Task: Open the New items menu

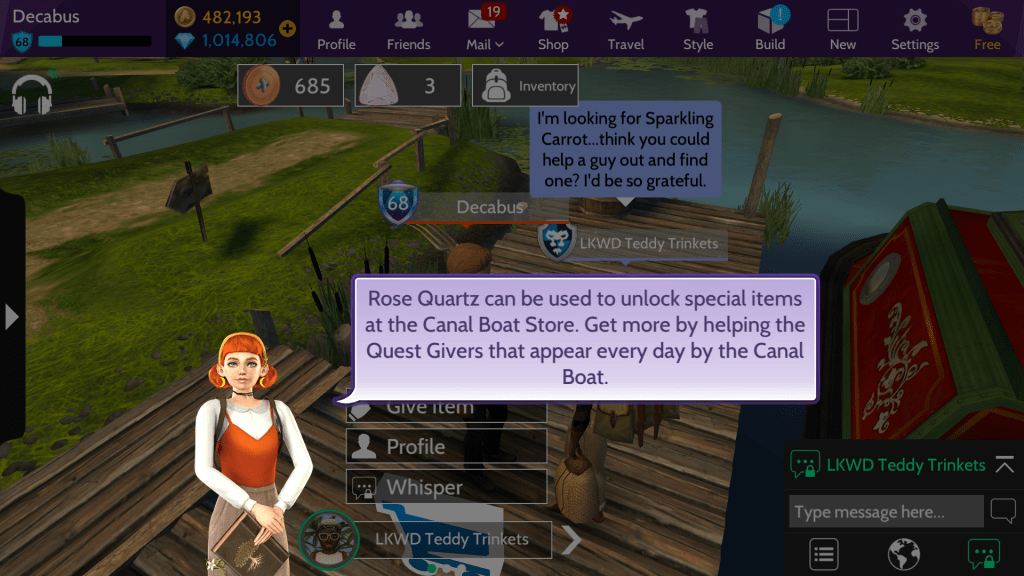Action: click(x=843, y=29)
